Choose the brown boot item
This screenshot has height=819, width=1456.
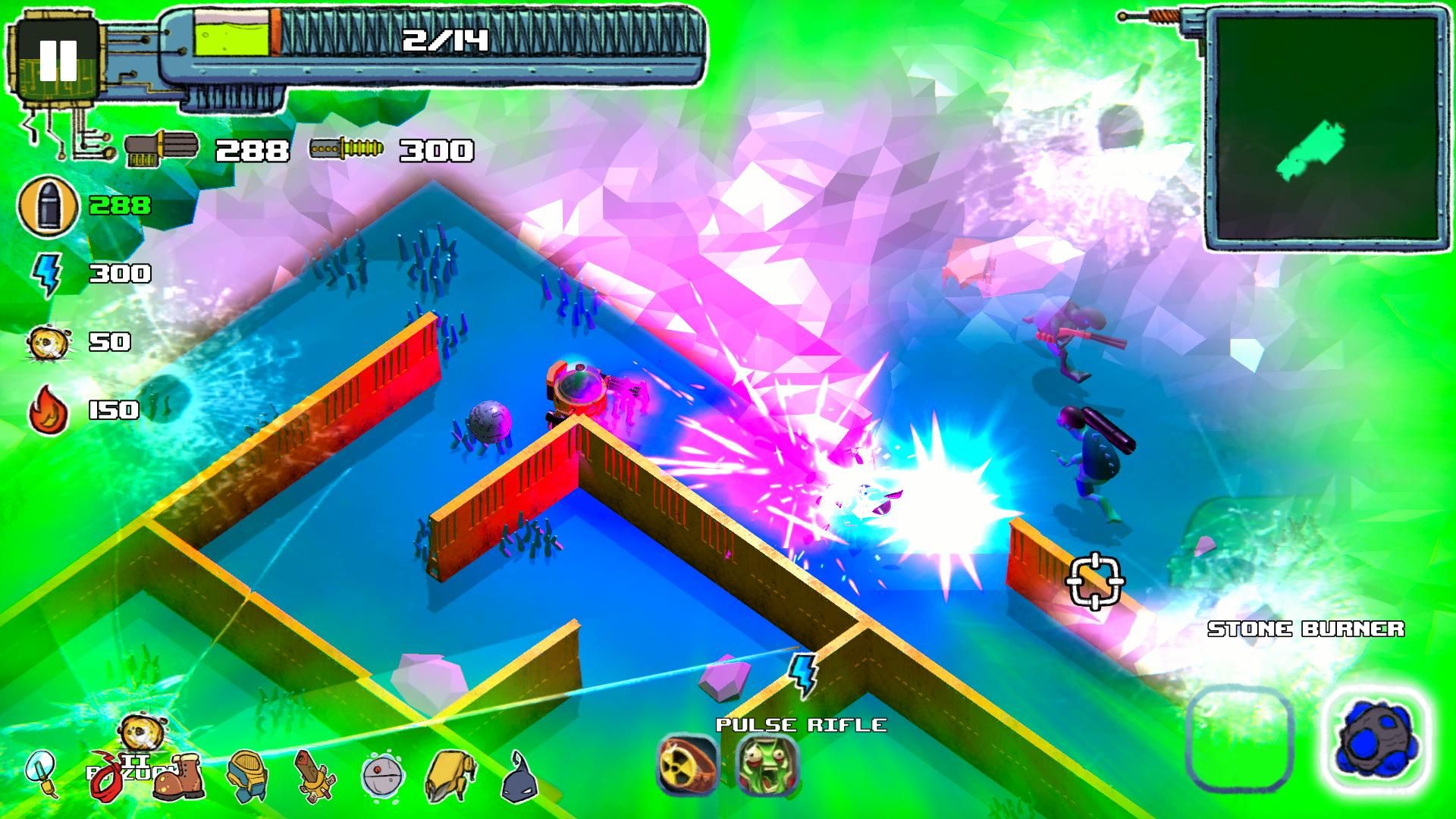coord(177,776)
